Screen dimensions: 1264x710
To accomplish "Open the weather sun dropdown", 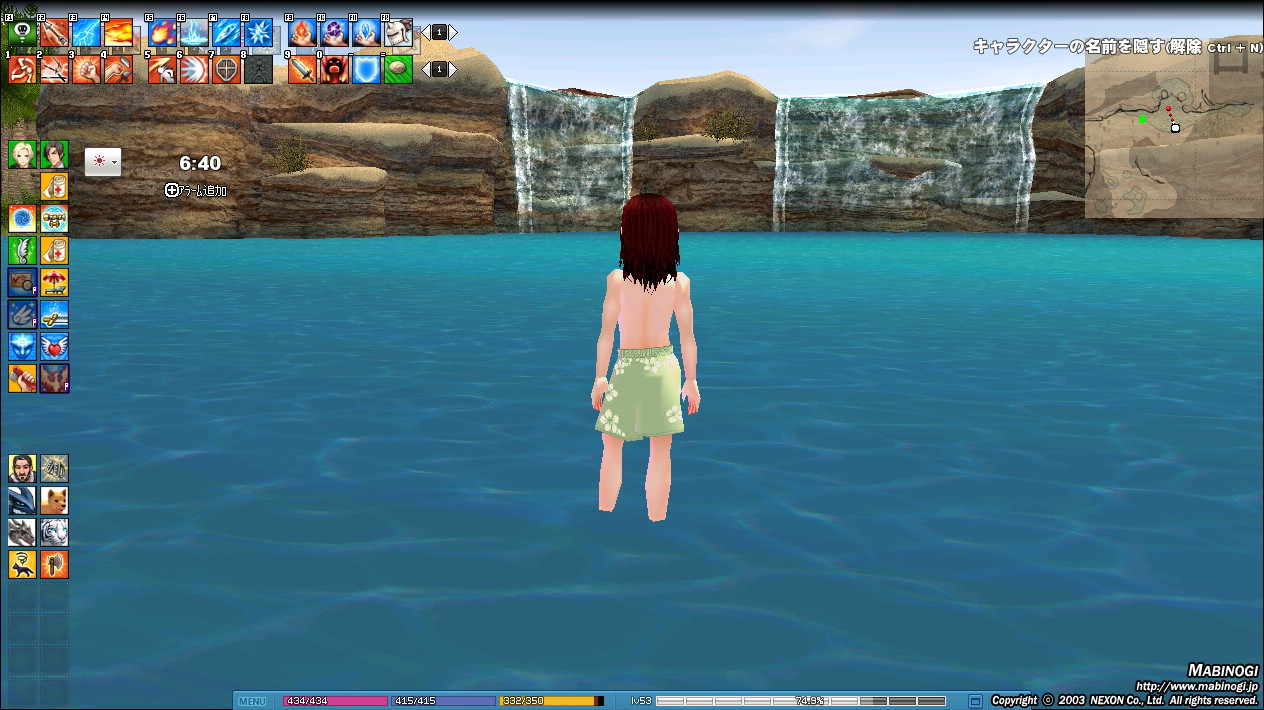I will (103, 162).
